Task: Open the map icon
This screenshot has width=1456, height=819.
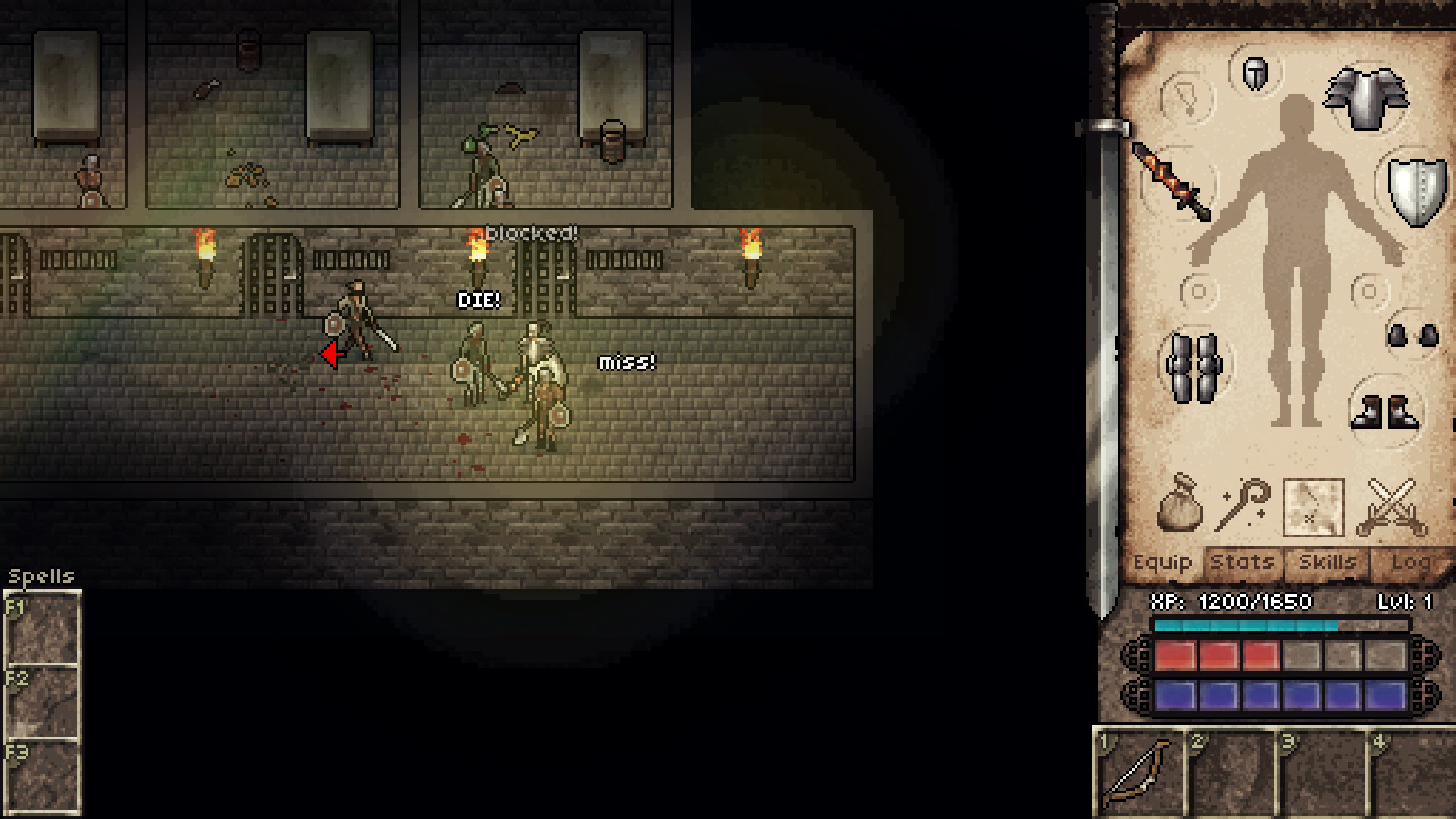Action: pos(1315,508)
